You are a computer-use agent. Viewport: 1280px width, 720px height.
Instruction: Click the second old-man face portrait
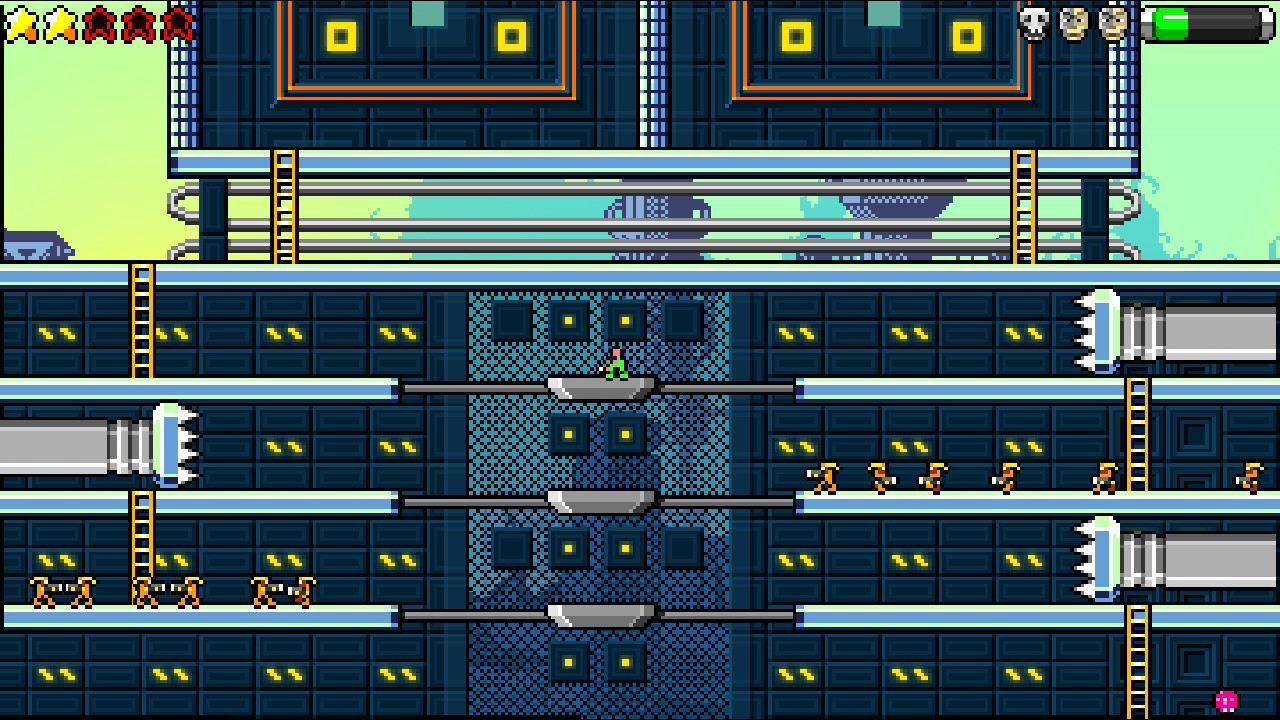(x=1110, y=22)
